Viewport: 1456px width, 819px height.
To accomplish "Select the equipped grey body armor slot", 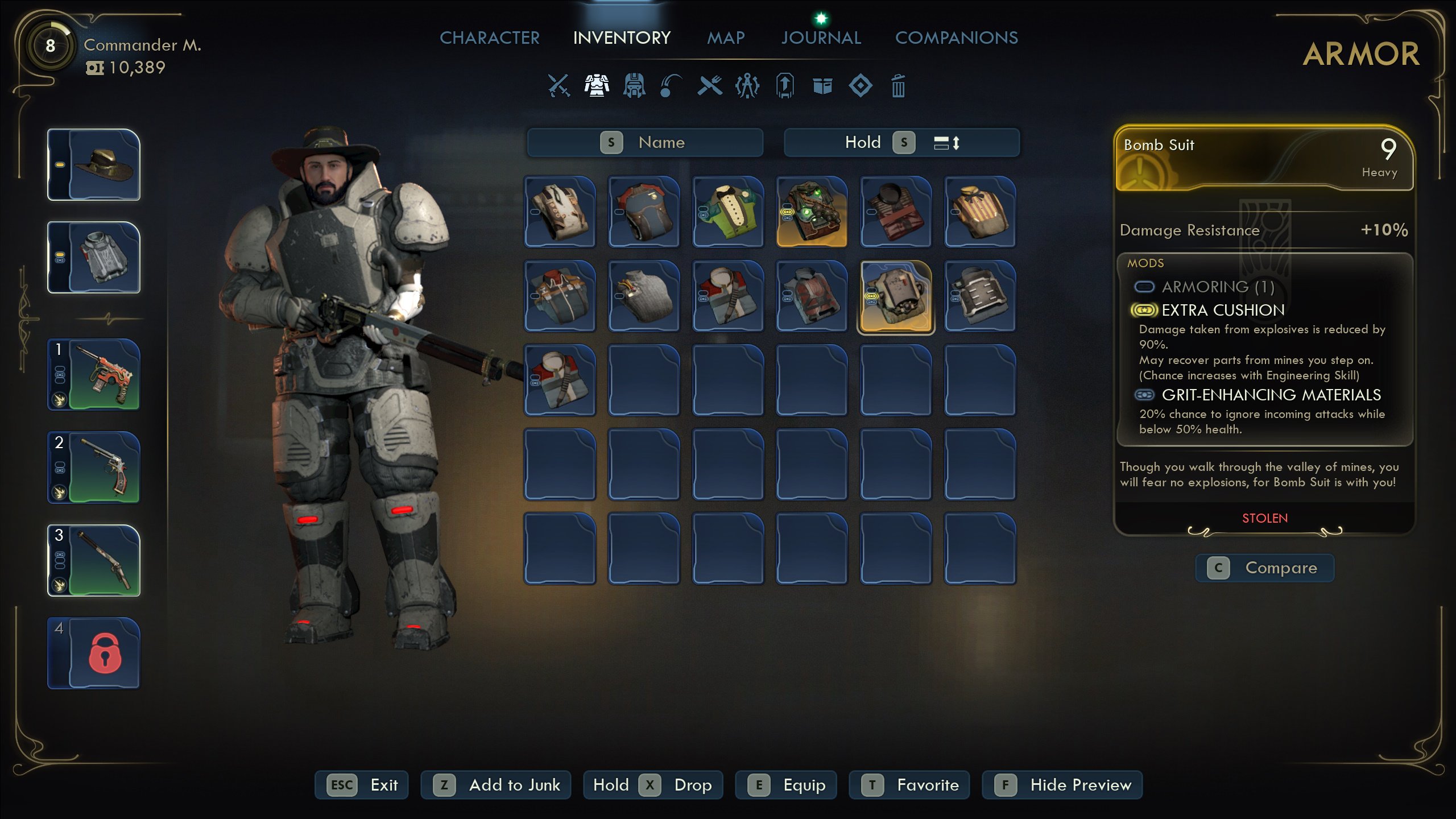I will point(94,258).
